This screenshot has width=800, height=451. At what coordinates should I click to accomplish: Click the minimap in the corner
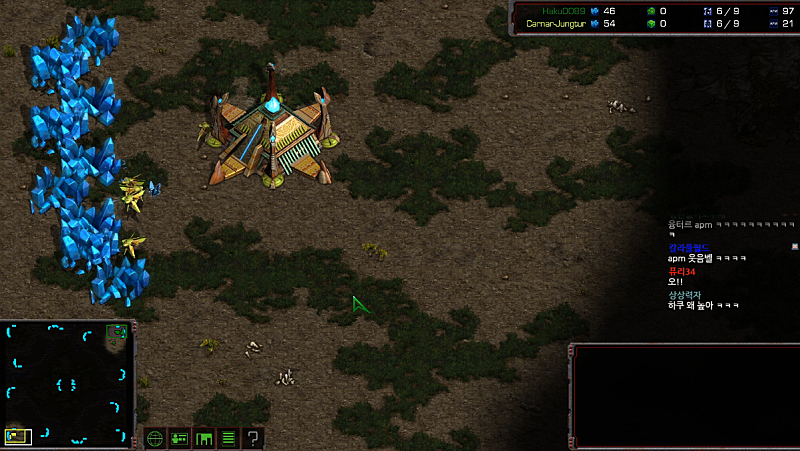tap(67, 383)
